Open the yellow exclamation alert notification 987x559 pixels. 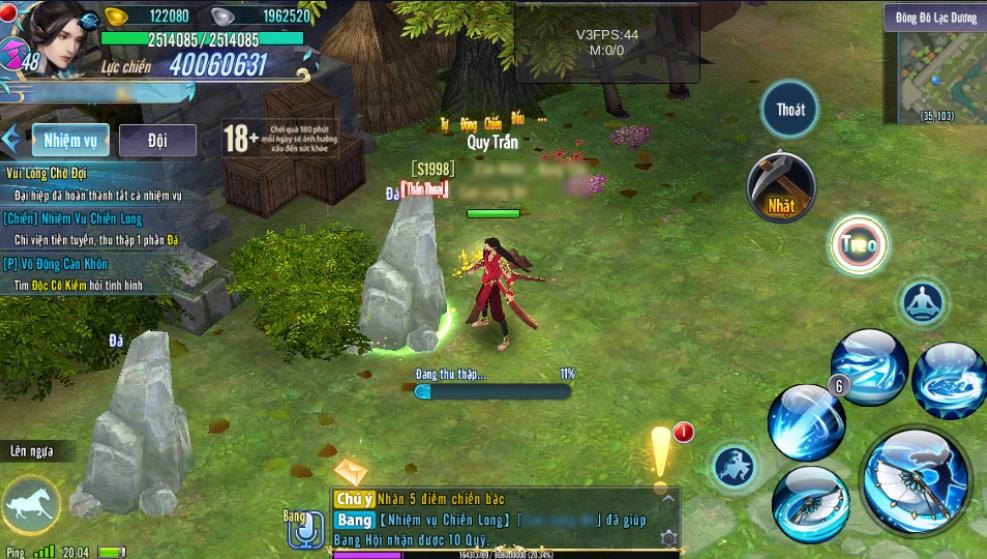(x=661, y=455)
